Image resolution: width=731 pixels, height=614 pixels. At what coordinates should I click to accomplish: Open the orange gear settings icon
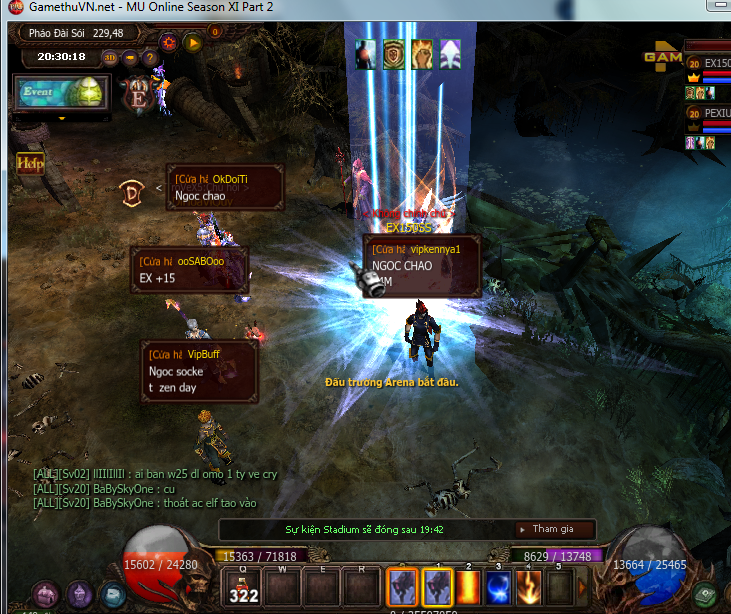pyautogui.click(x=169, y=42)
